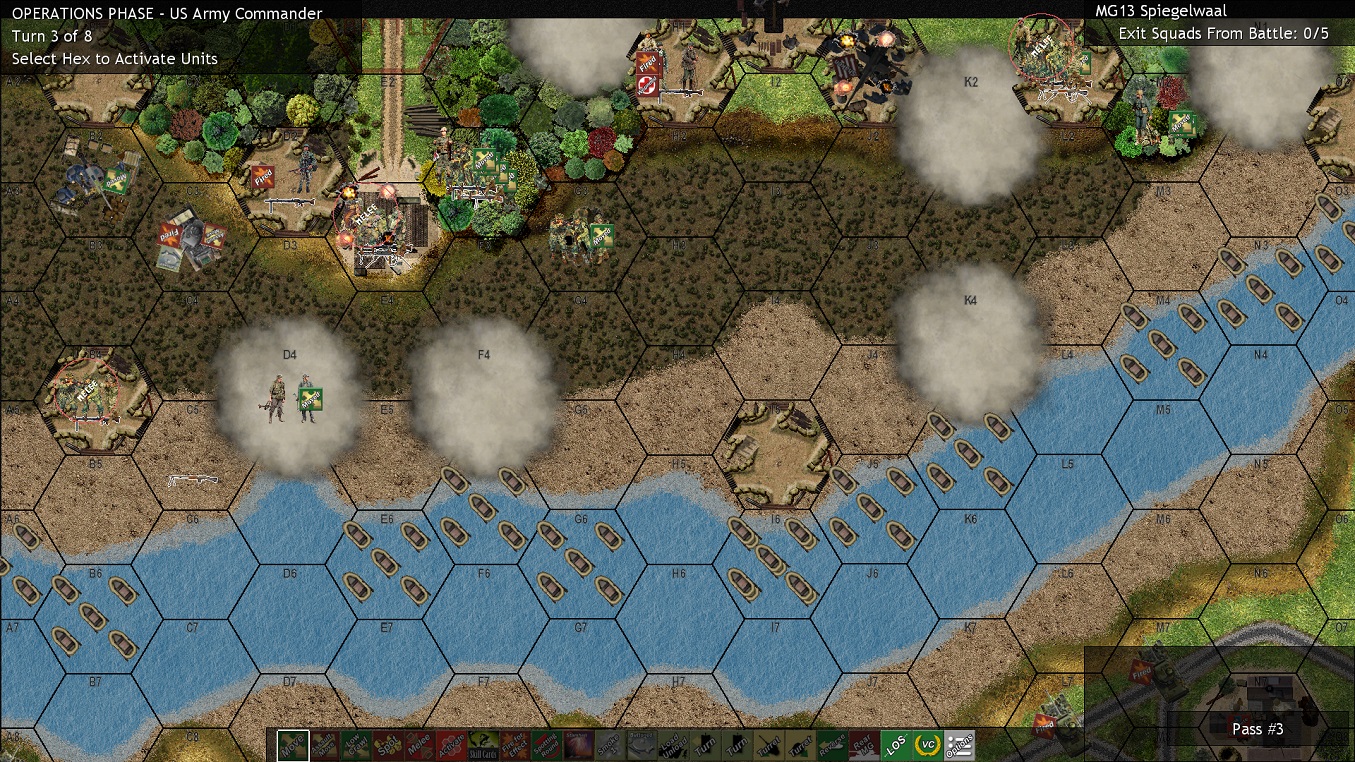Click the Spot command icon

pyautogui.click(x=387, y=745)
